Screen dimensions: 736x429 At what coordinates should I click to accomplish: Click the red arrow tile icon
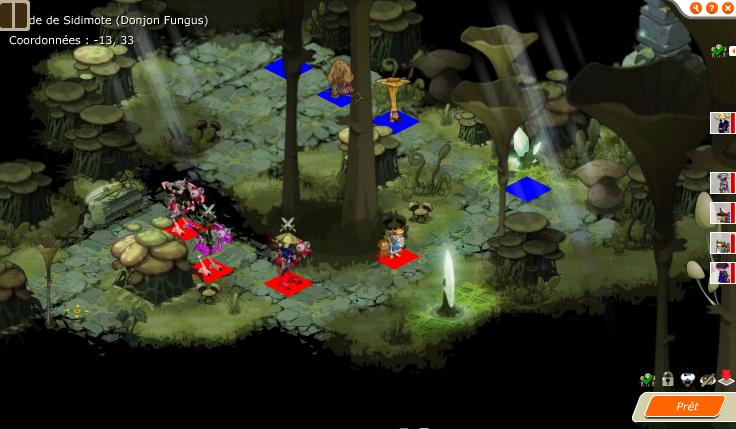[726, 378]
